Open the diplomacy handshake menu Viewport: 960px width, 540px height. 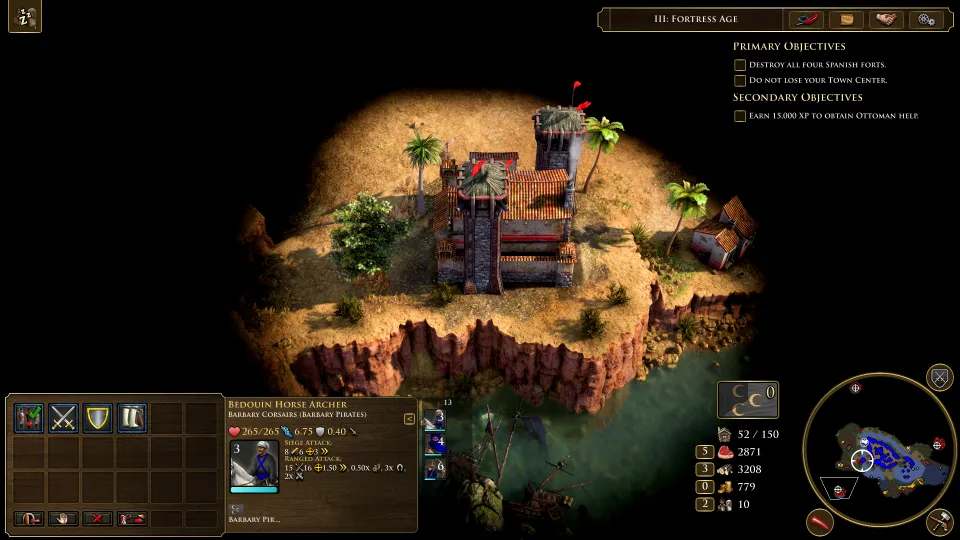885,19
